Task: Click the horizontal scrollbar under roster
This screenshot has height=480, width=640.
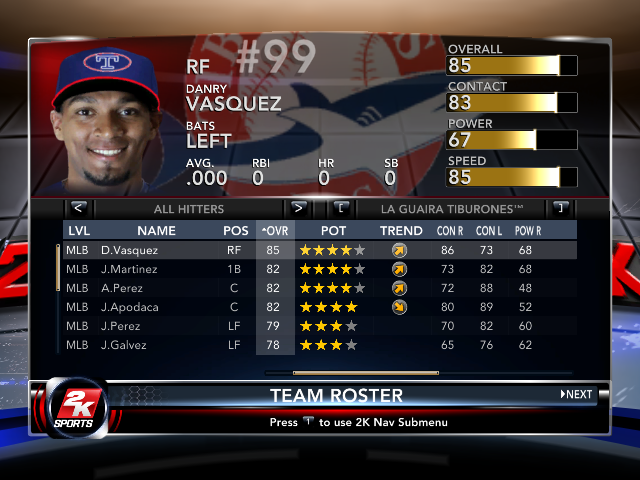Action: point(352,372)
